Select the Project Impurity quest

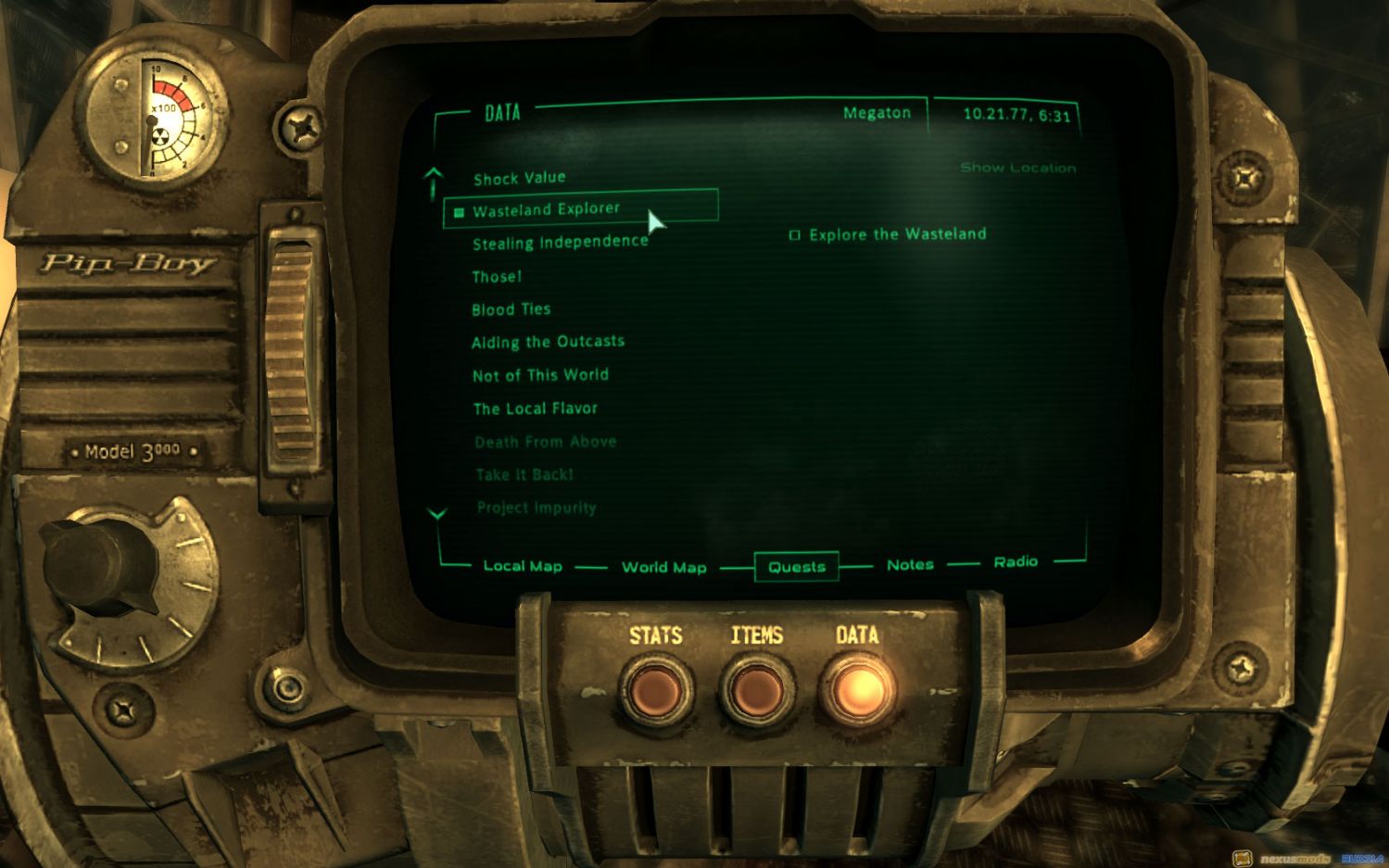536,508
